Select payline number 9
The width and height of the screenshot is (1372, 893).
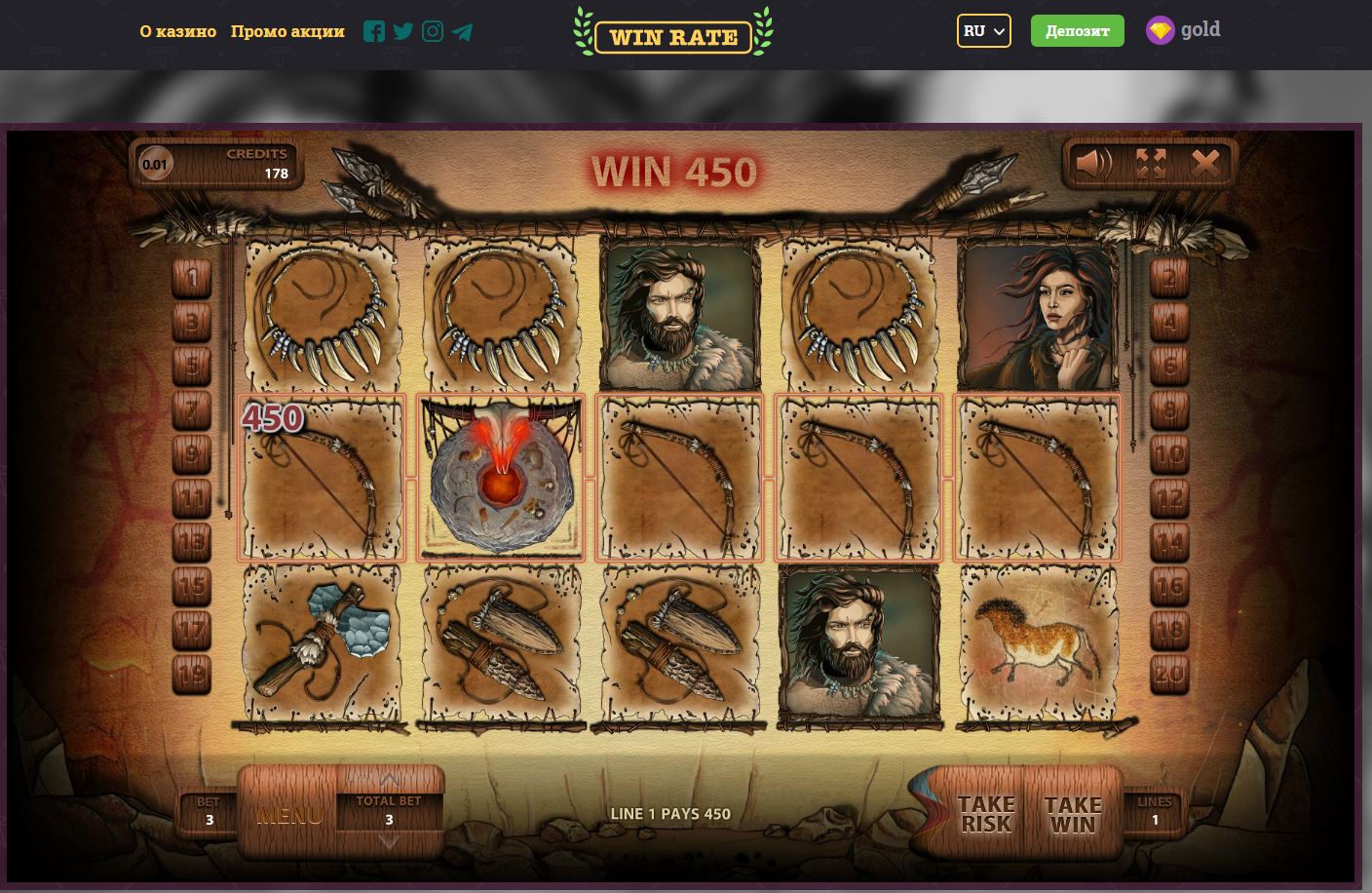coord(192,454)
